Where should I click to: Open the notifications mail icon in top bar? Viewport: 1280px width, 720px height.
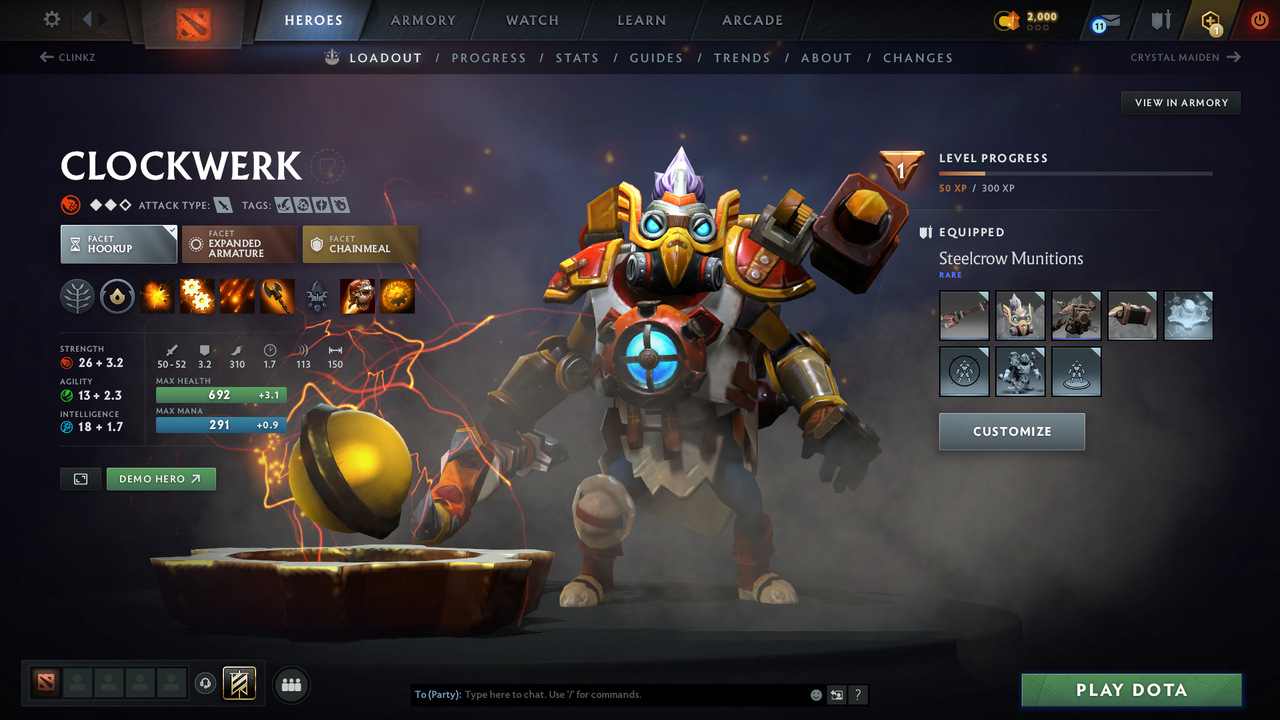(x=1103, y=20)
